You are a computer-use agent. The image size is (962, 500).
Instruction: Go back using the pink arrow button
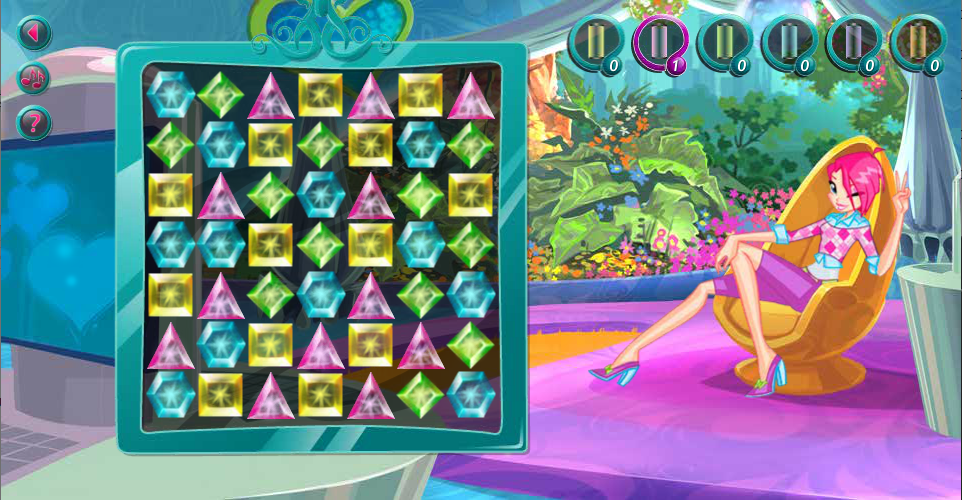click(34, 33)
